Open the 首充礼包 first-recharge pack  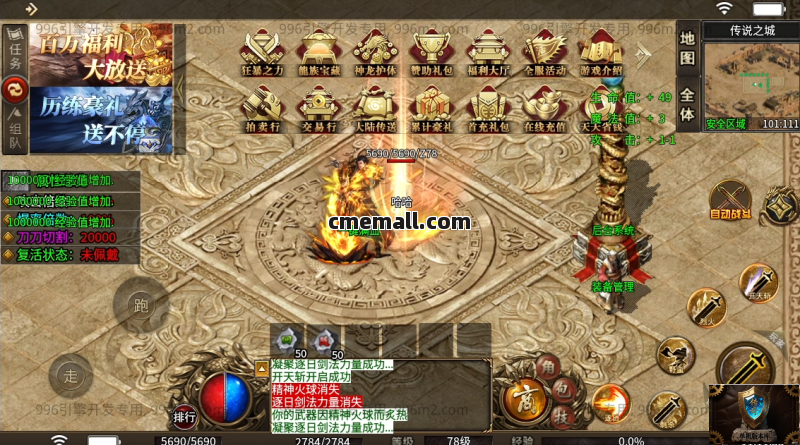[x=489, y=107]
